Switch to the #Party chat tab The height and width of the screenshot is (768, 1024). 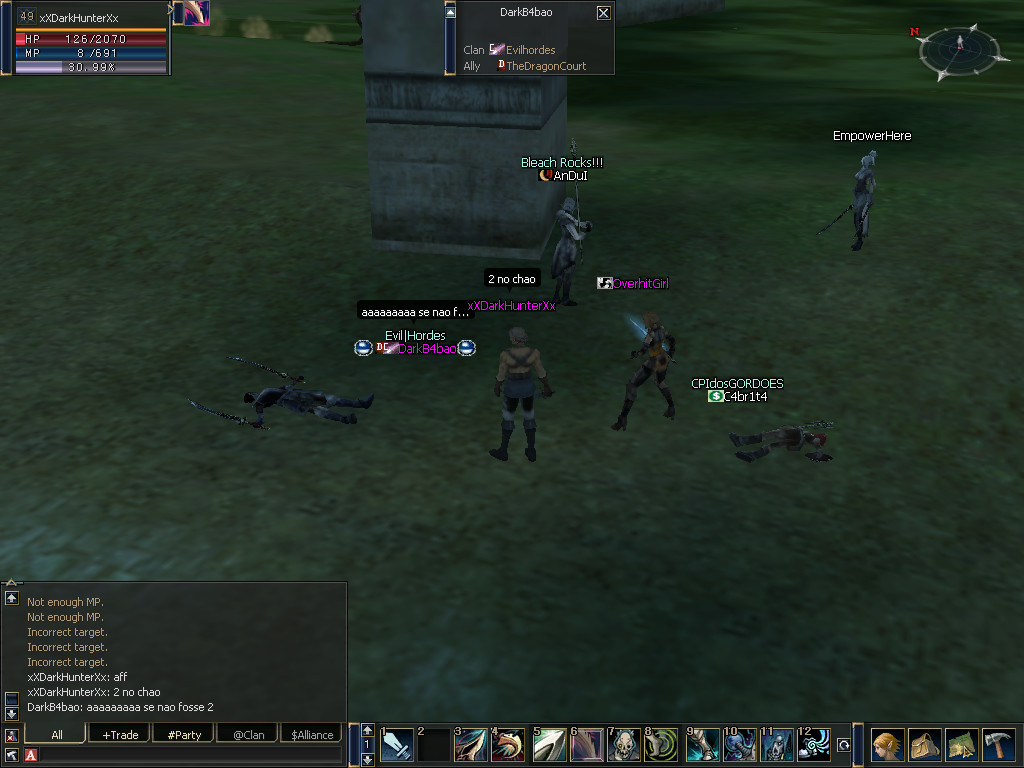pos(184,735)
